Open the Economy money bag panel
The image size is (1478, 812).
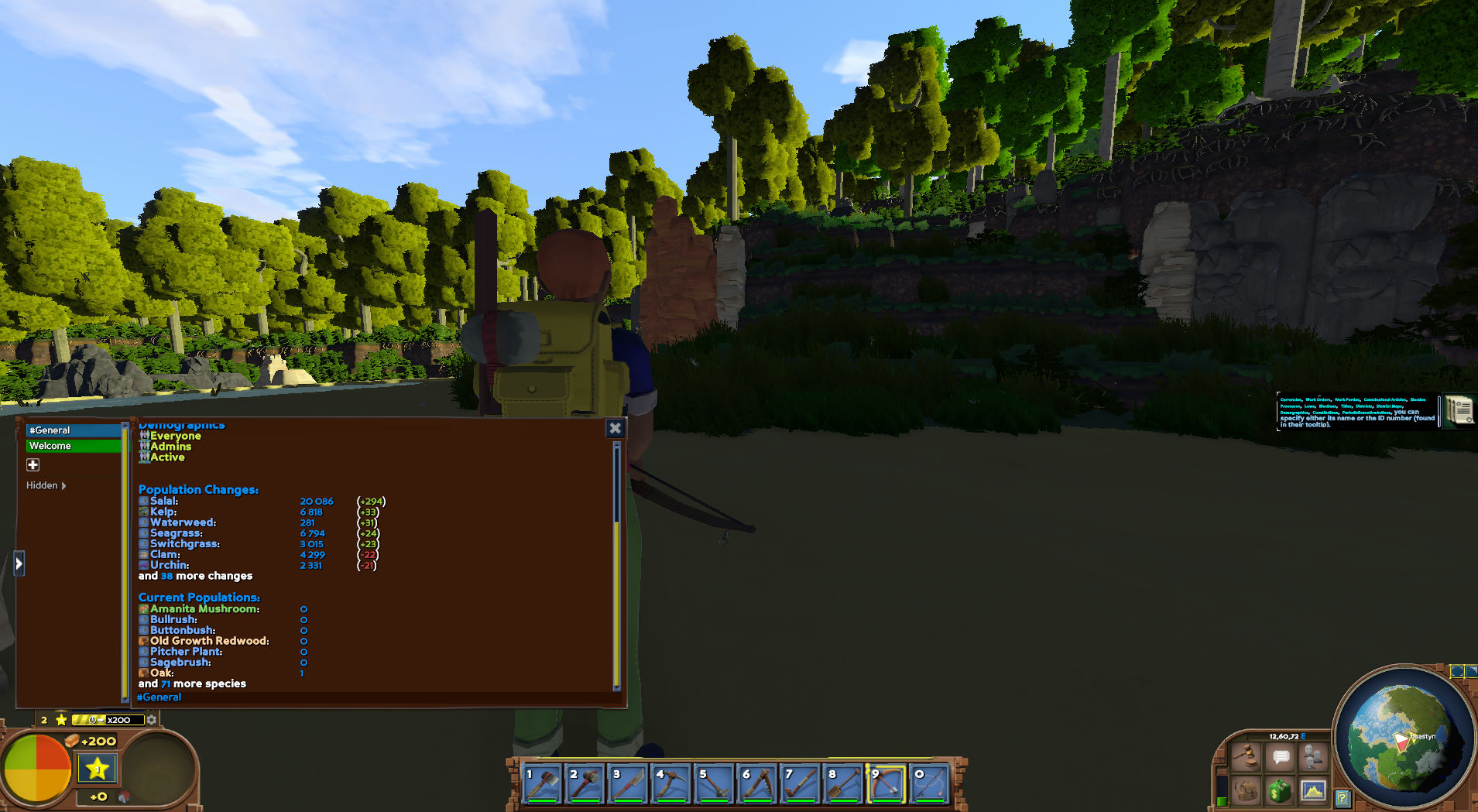(x=1279, y=790)
